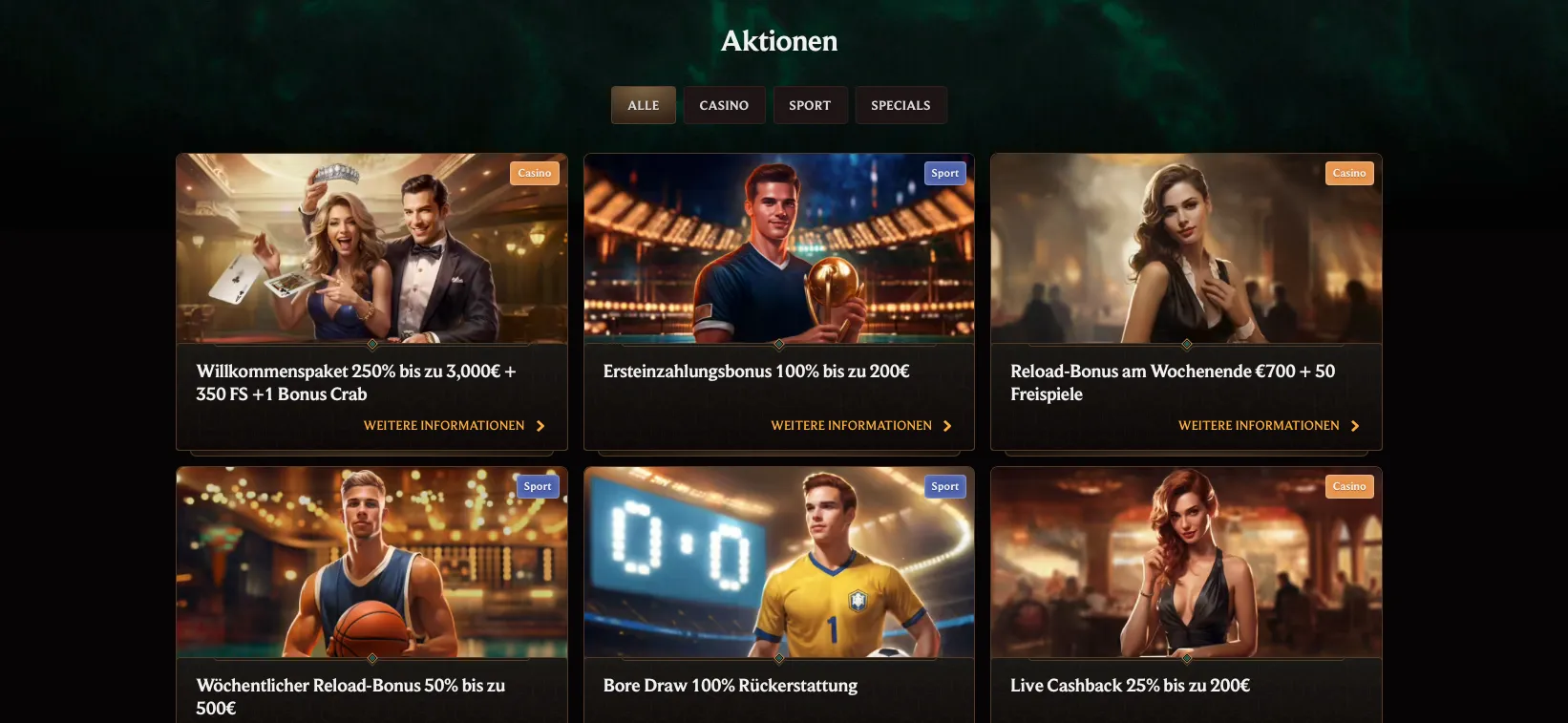Click the Casino badge on the Willkommenspaket card
This screenshot has width=1568, height=723.
point(534,173)
